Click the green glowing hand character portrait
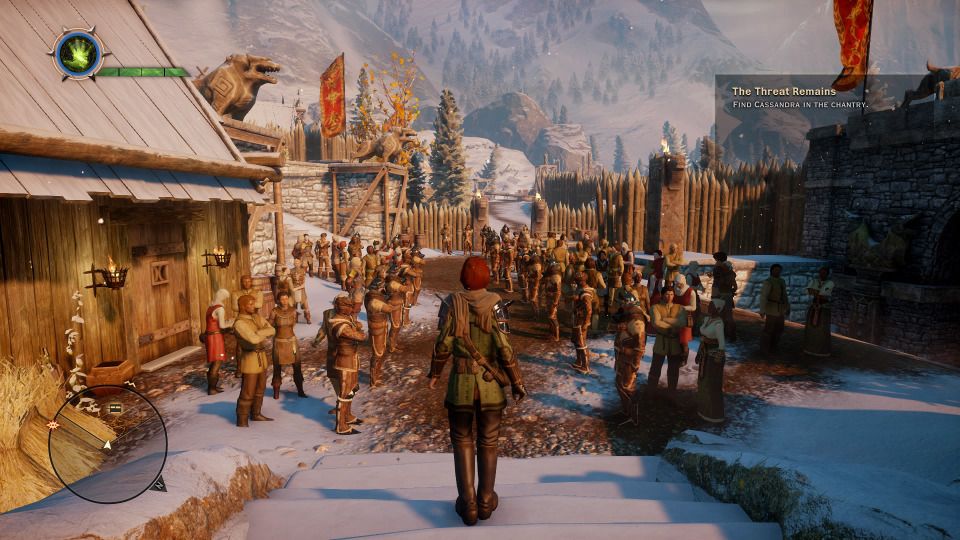Screen dimensions: 960x540 (x=76, y=53)
